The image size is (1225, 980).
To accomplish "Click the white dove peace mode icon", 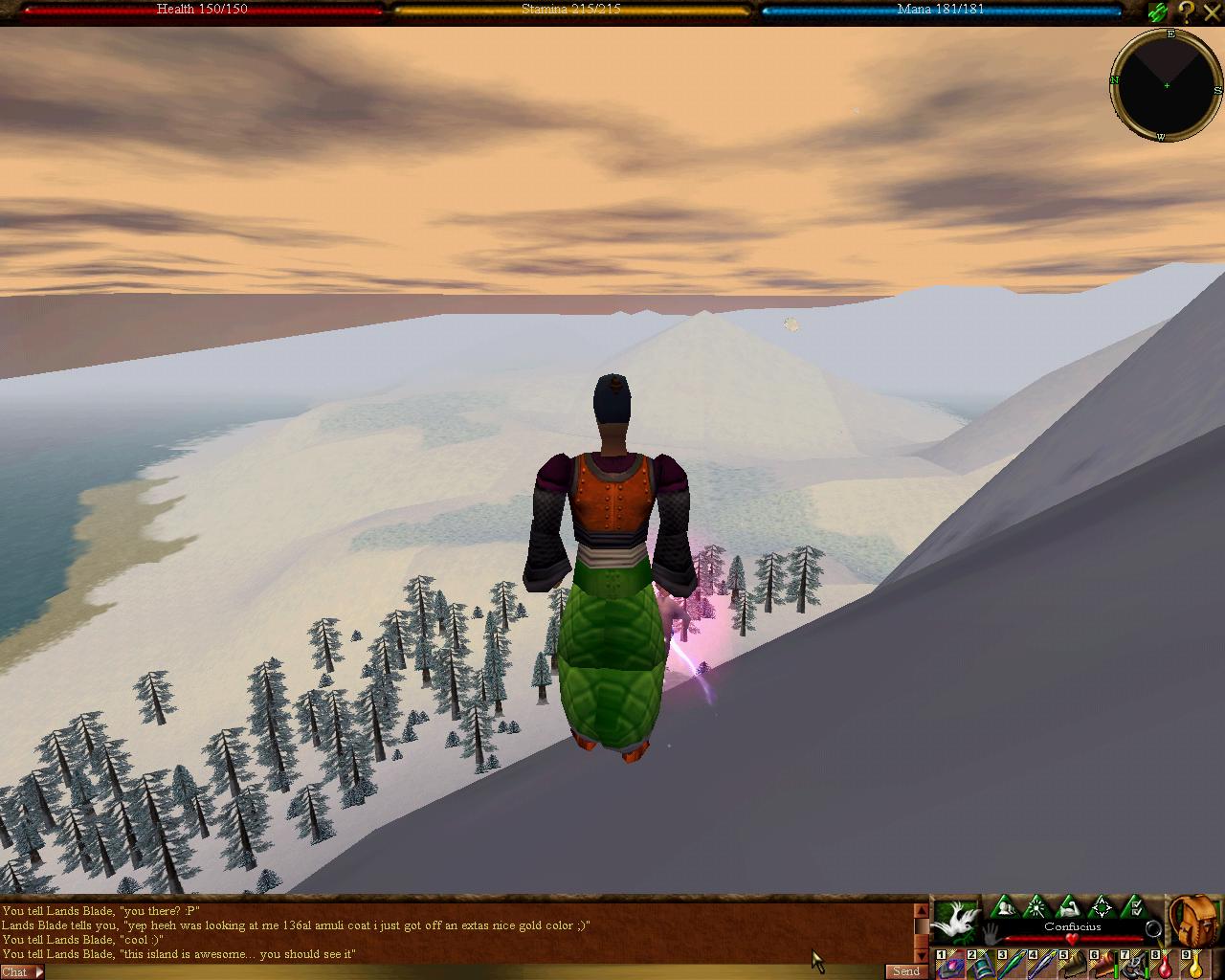I will [x=955, y=922].
